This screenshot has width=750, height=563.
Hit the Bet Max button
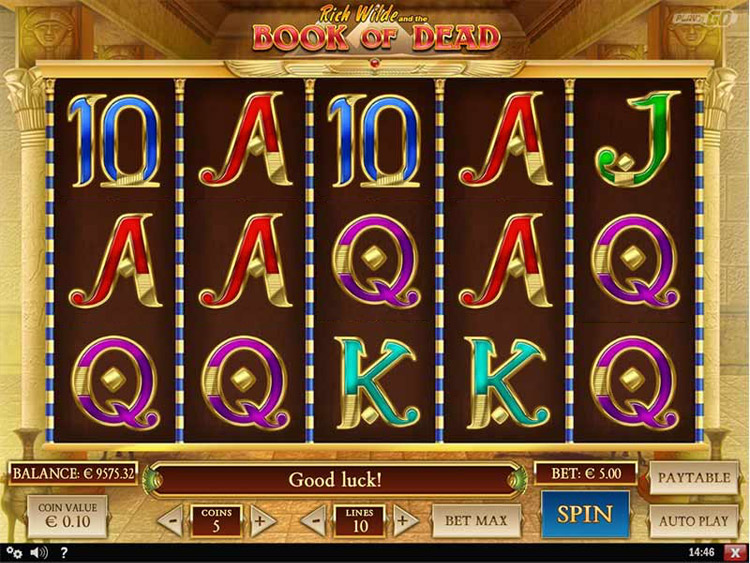coord(477,520)
